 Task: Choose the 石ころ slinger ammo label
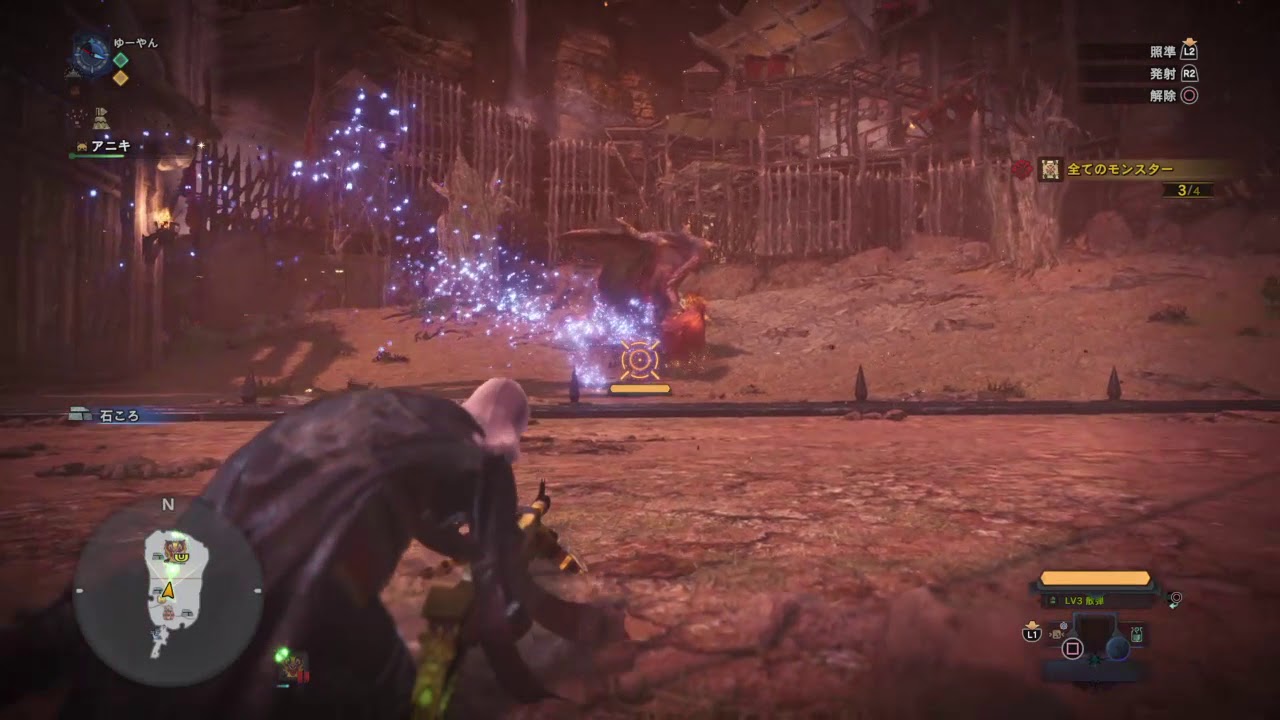coord(120,415)
